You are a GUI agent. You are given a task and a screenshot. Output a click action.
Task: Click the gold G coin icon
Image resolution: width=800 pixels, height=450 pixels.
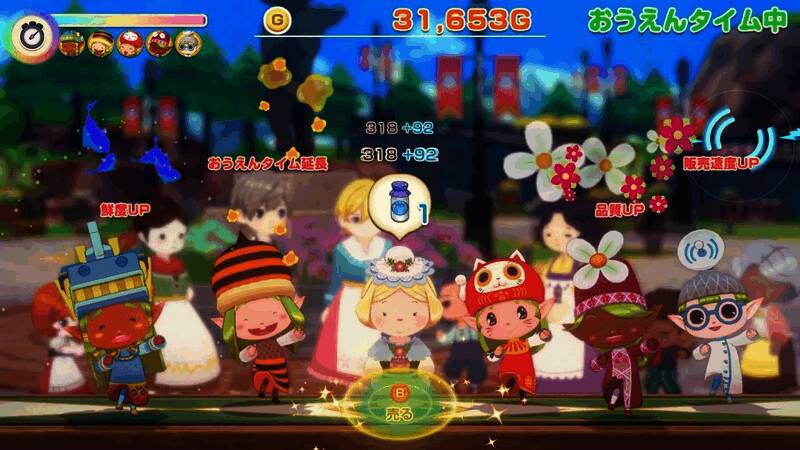point(275,18)
